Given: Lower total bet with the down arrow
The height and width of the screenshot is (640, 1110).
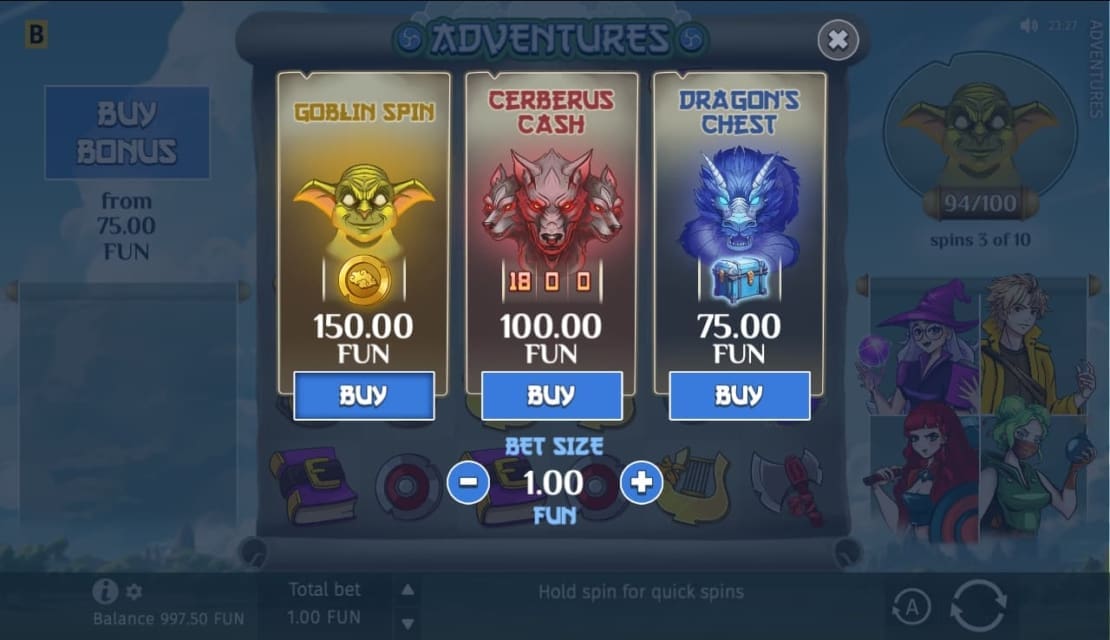Looking at the screenshot, I should 407,624.
